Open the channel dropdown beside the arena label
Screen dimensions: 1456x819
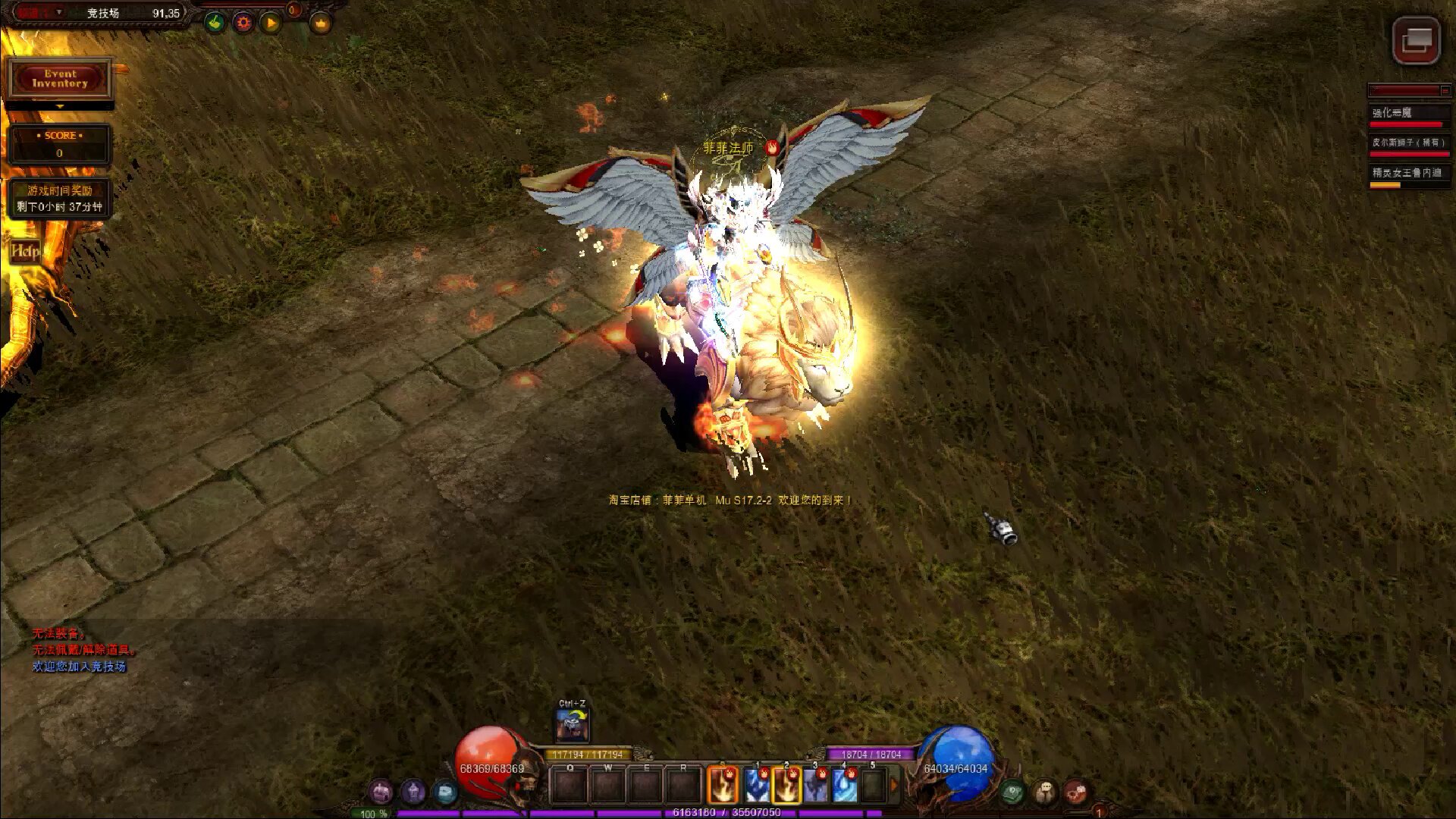coord(60,13)
